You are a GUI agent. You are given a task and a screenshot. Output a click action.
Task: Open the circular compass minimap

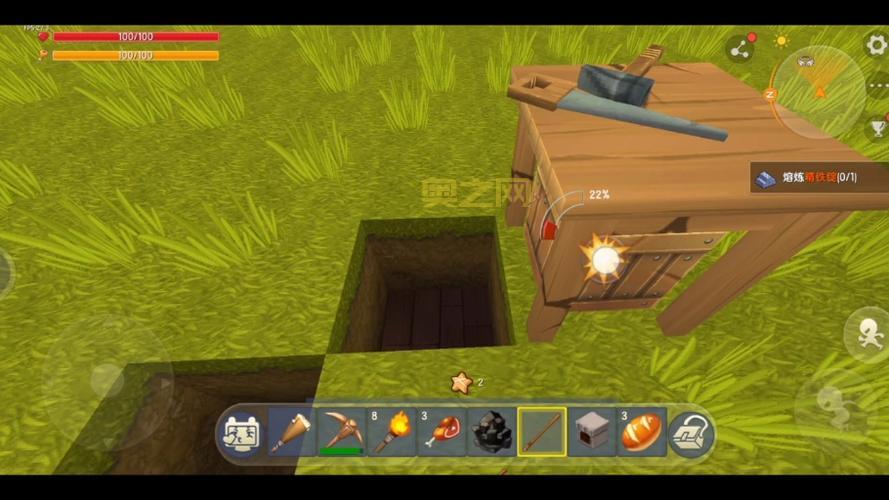[818, 91]
